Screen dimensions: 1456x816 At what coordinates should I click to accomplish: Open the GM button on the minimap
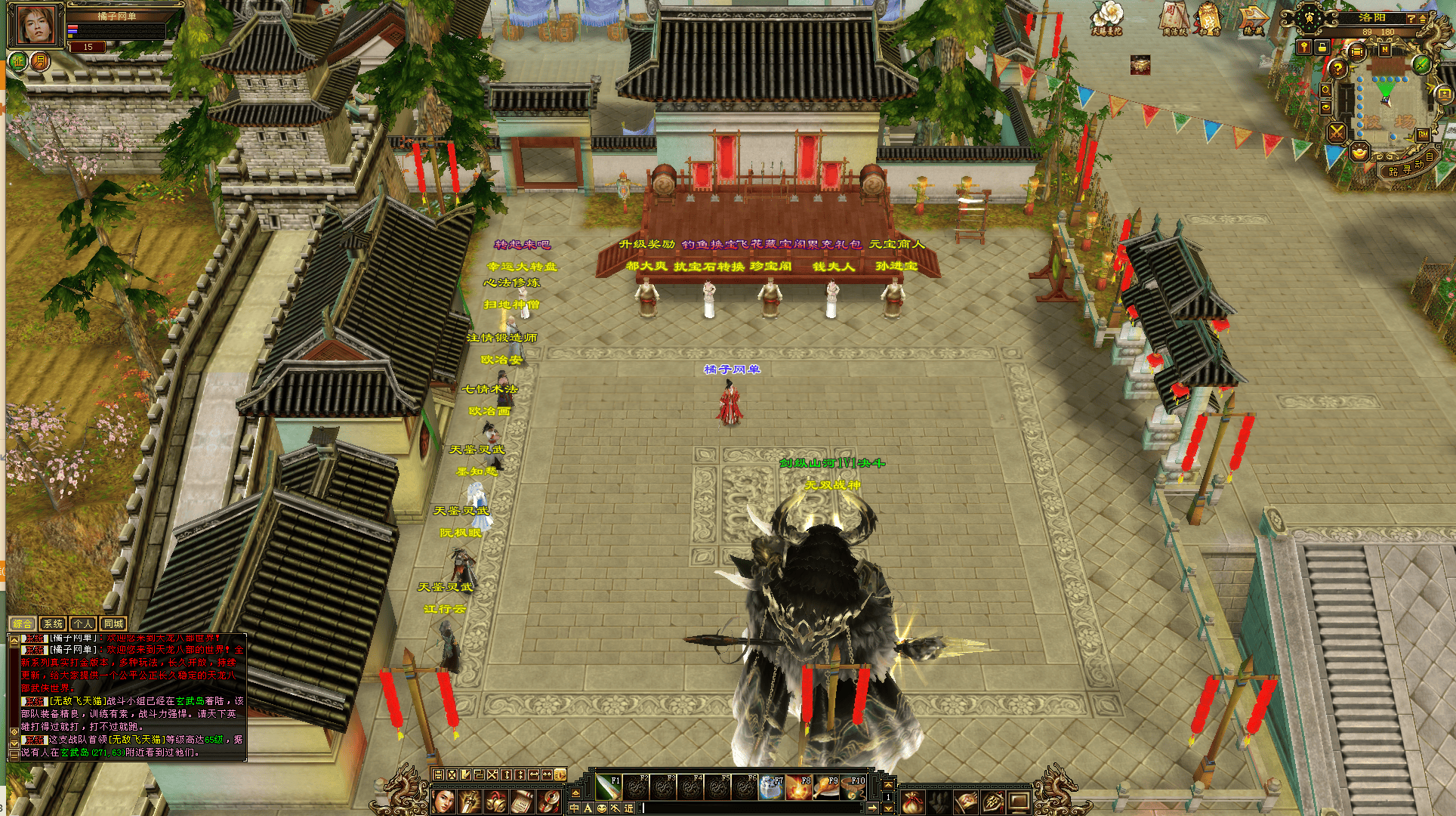[1423, 134]
